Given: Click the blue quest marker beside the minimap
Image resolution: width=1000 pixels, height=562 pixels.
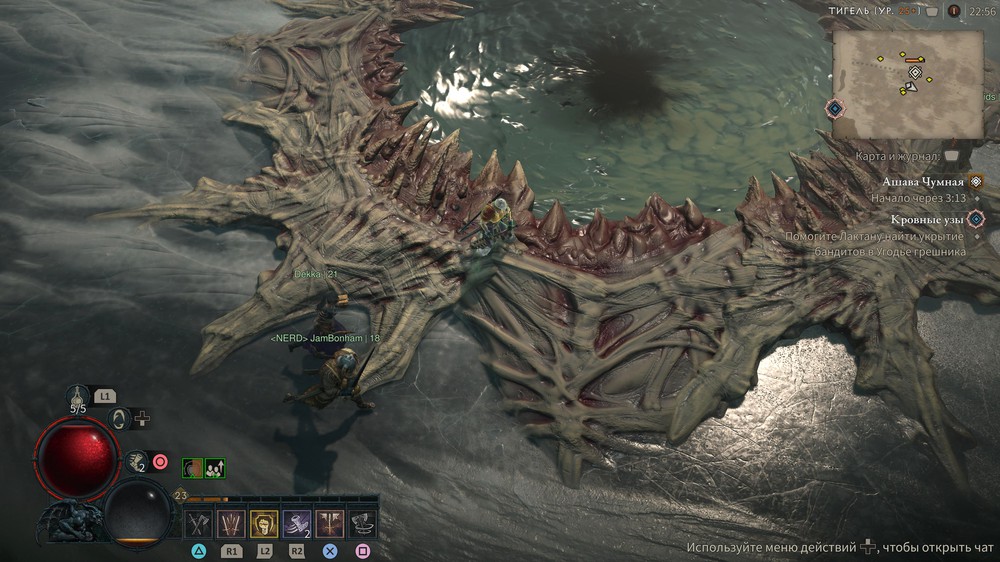Looking at the screenshot, I should 833,108.
